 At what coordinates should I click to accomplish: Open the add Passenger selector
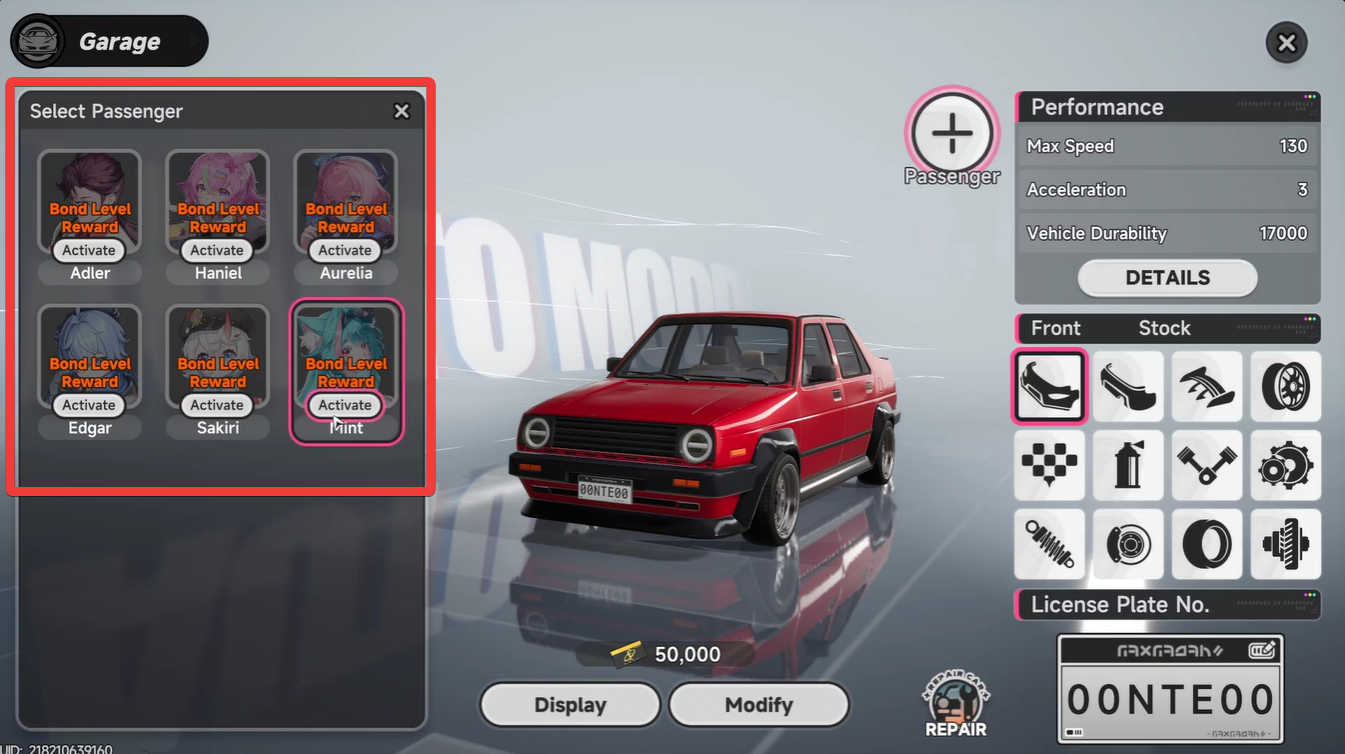(x=951, y=130)
